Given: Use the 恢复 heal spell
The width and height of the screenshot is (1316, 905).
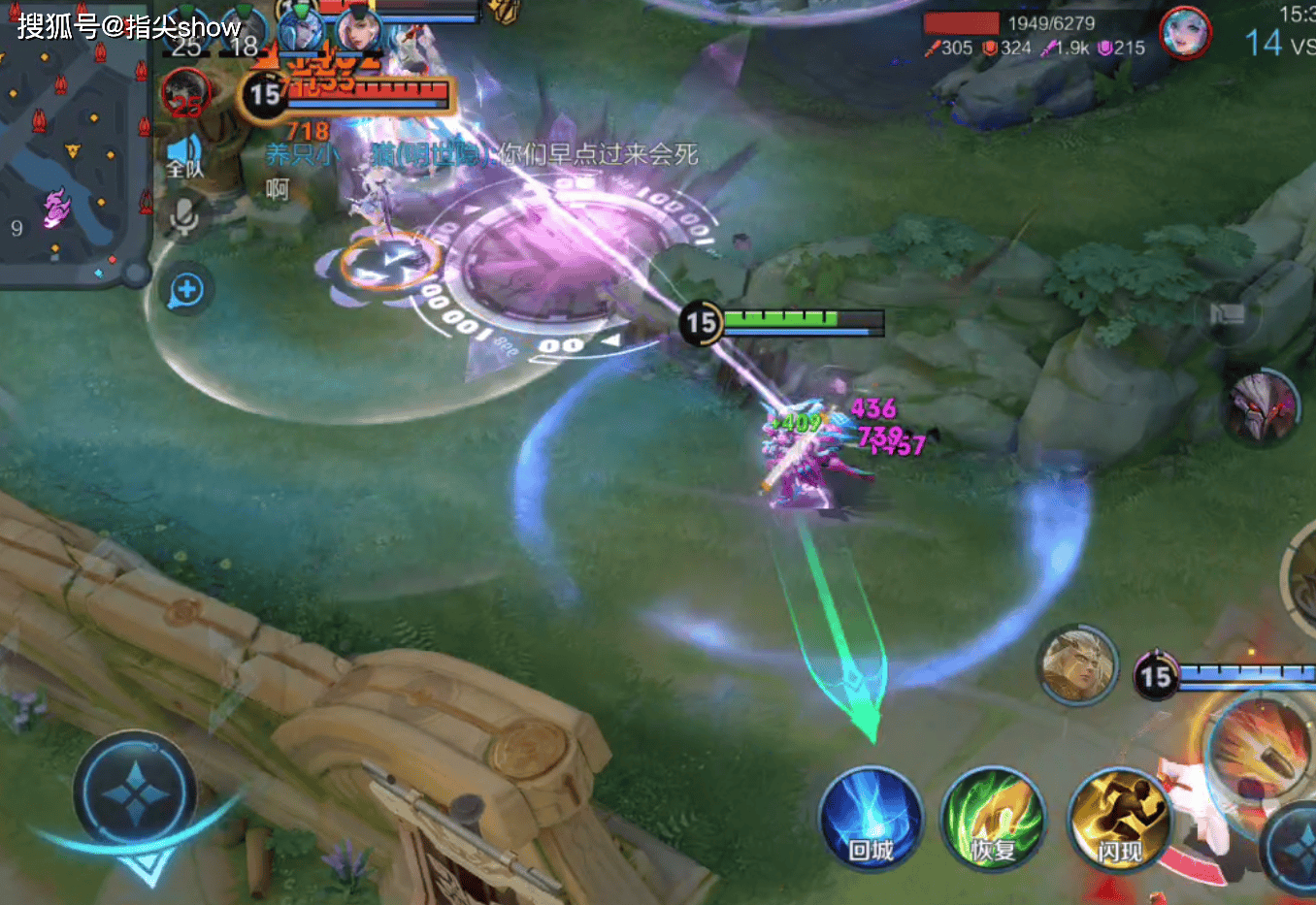Looking at the screenshot, I should coord(993,819).
